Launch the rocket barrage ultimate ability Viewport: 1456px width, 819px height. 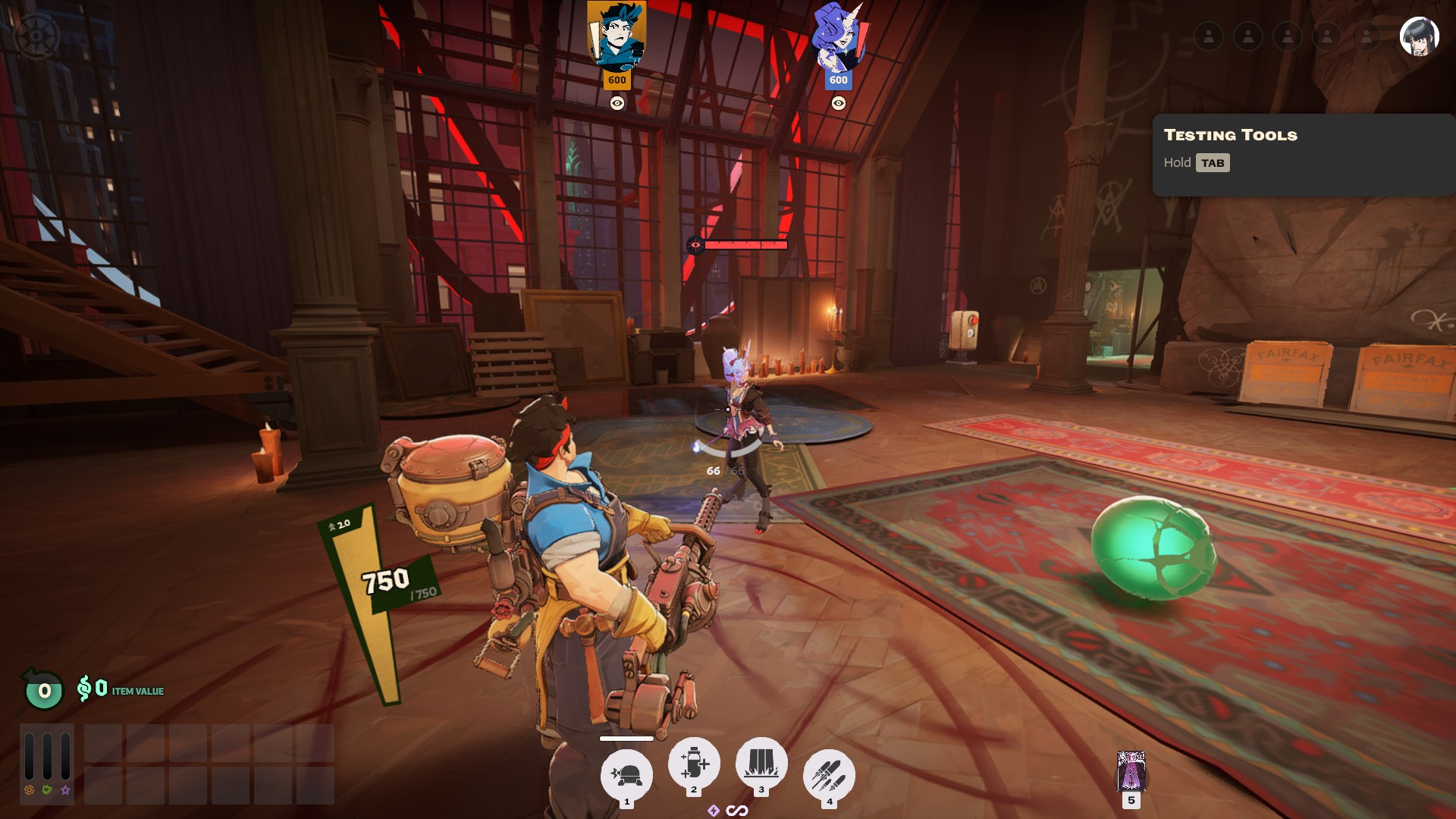(x=829, y=775)
